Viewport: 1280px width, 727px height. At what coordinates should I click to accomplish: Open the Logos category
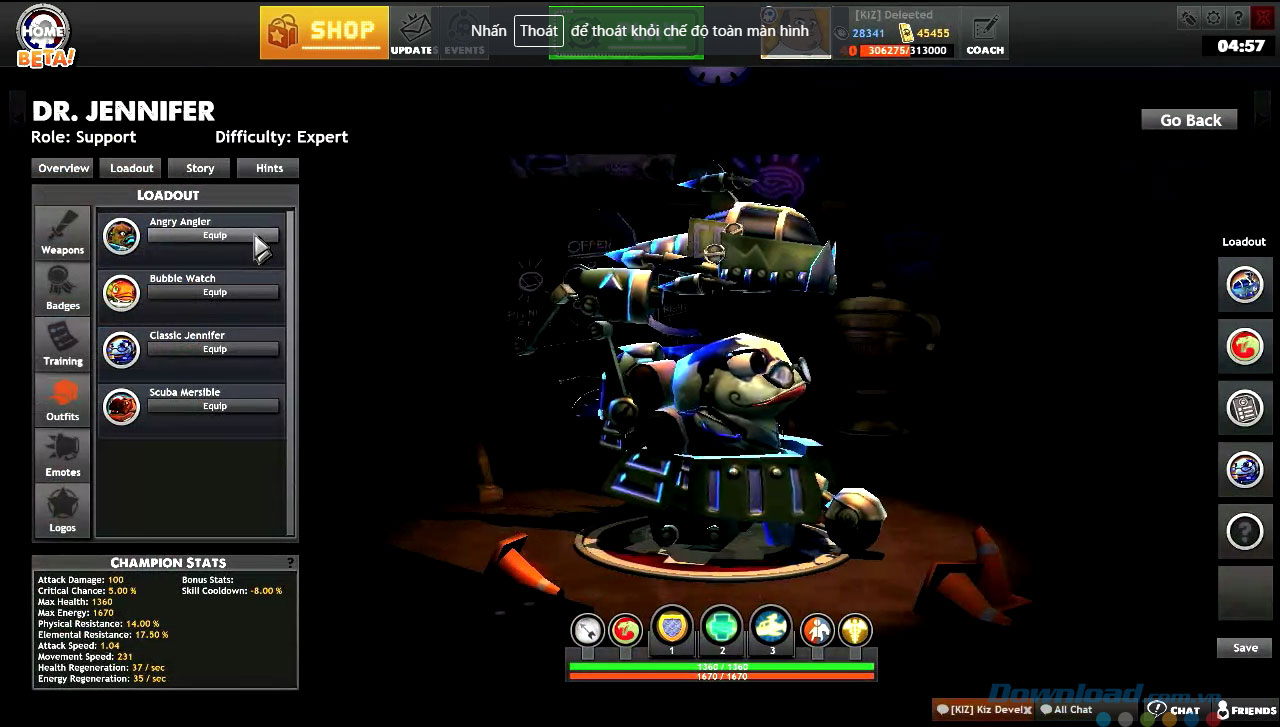63,510
